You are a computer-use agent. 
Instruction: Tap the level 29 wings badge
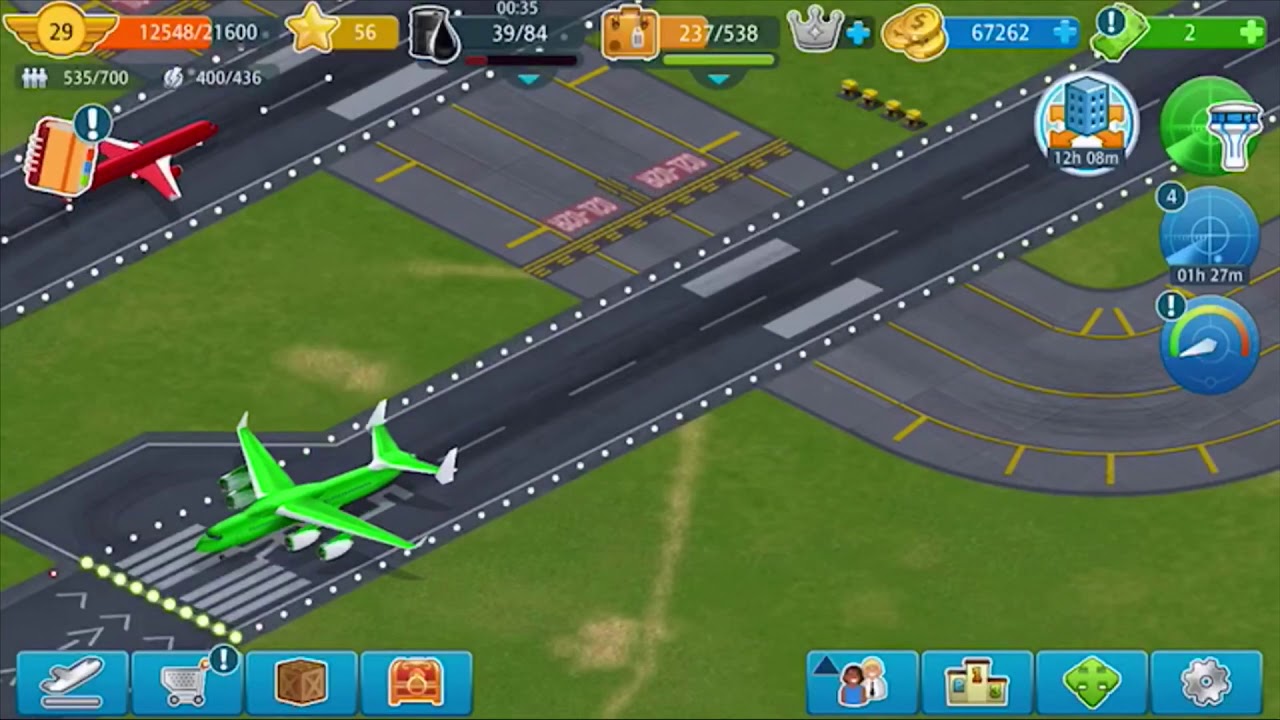click(61, 31)
